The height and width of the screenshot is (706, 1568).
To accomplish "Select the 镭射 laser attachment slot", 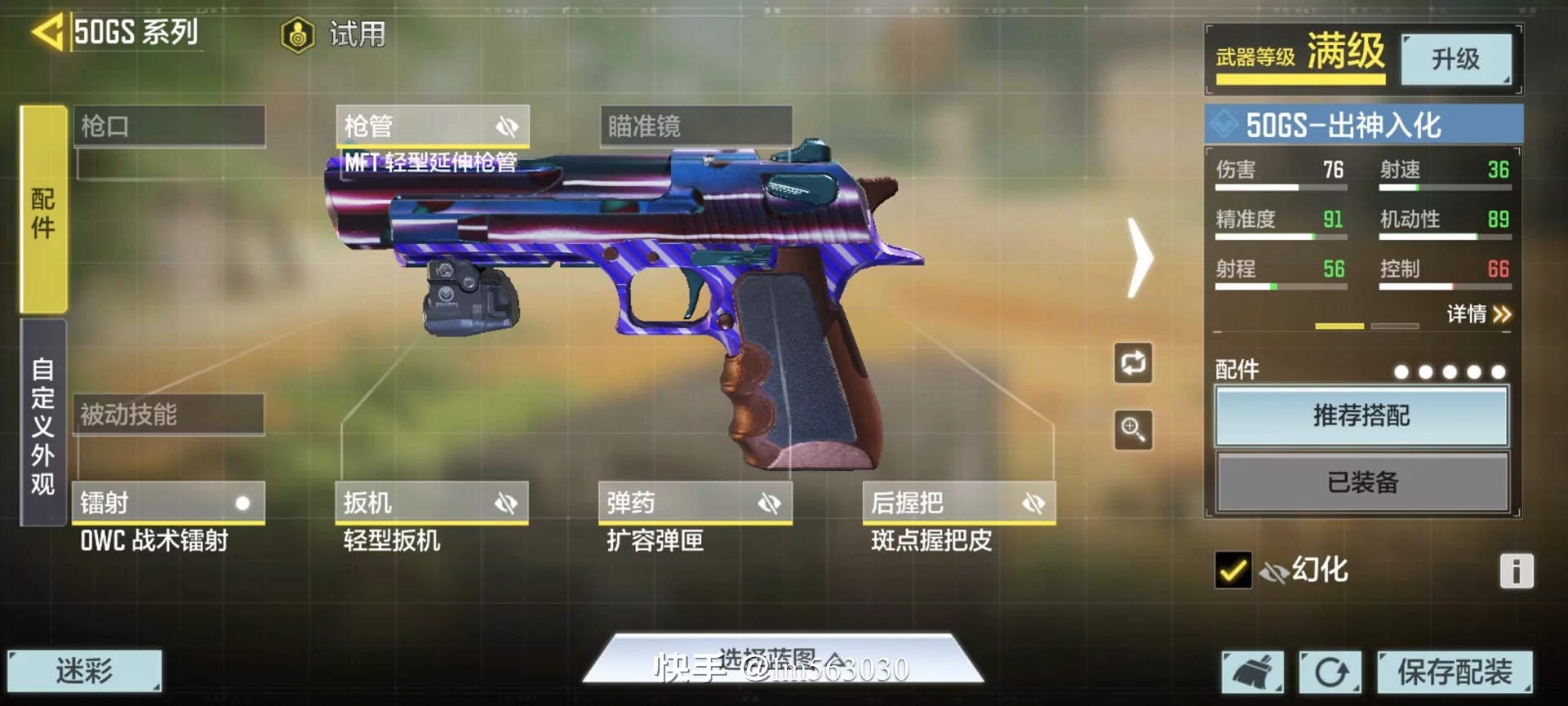I will (169, 502).
